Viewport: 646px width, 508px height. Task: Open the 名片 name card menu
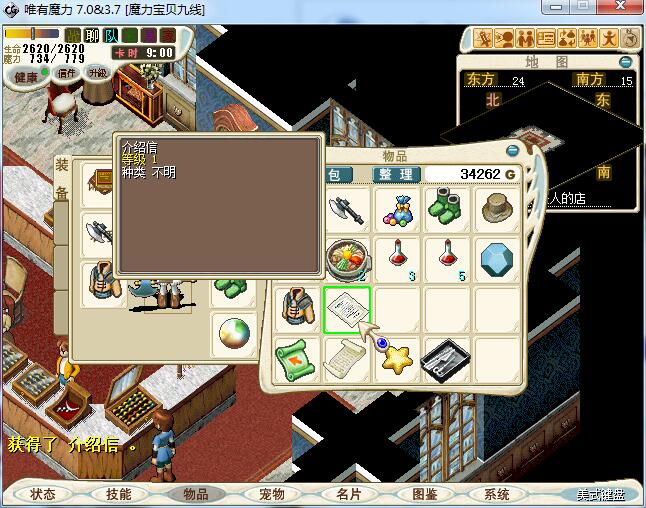(x=348, y=494)
